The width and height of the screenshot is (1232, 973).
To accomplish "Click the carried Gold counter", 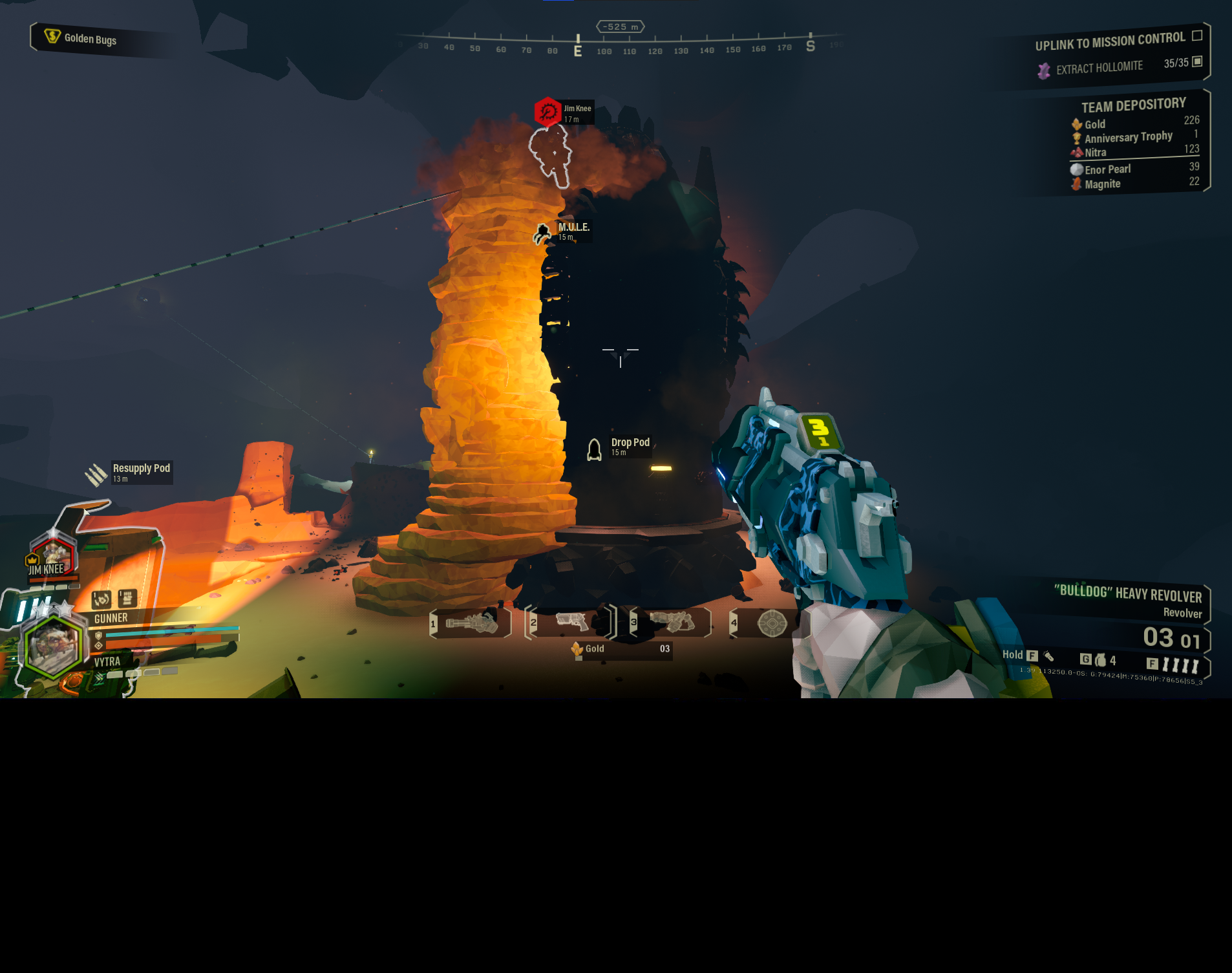I will [x=621, y=649].
